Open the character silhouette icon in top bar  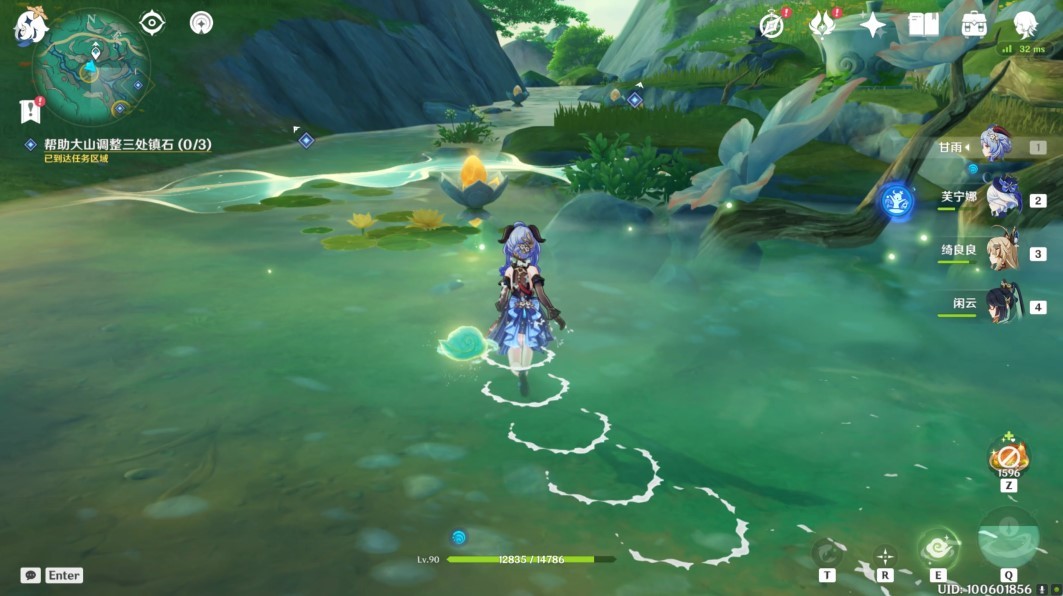(1025, 25)
